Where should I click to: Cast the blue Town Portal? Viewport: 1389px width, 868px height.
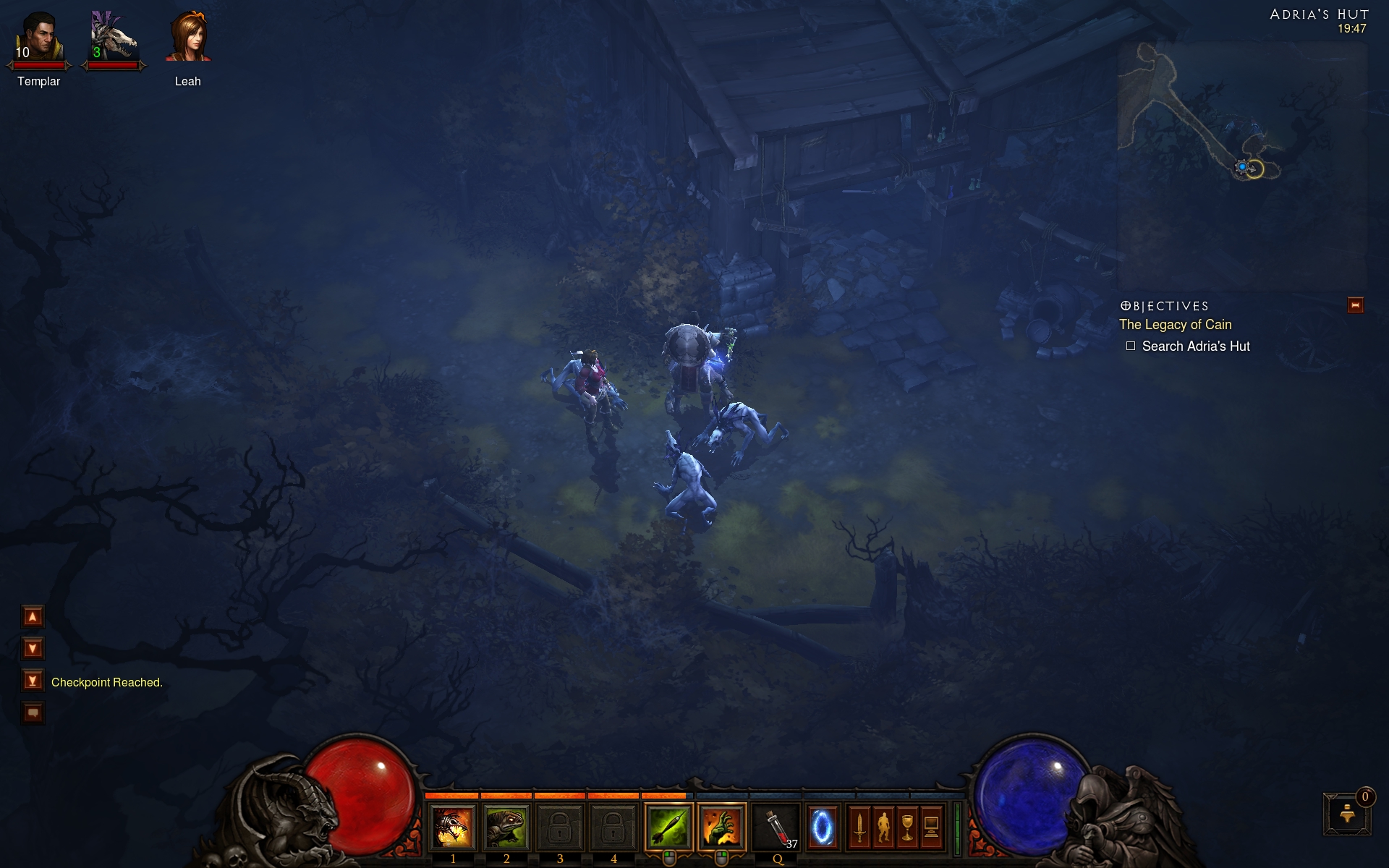[822, 827]
